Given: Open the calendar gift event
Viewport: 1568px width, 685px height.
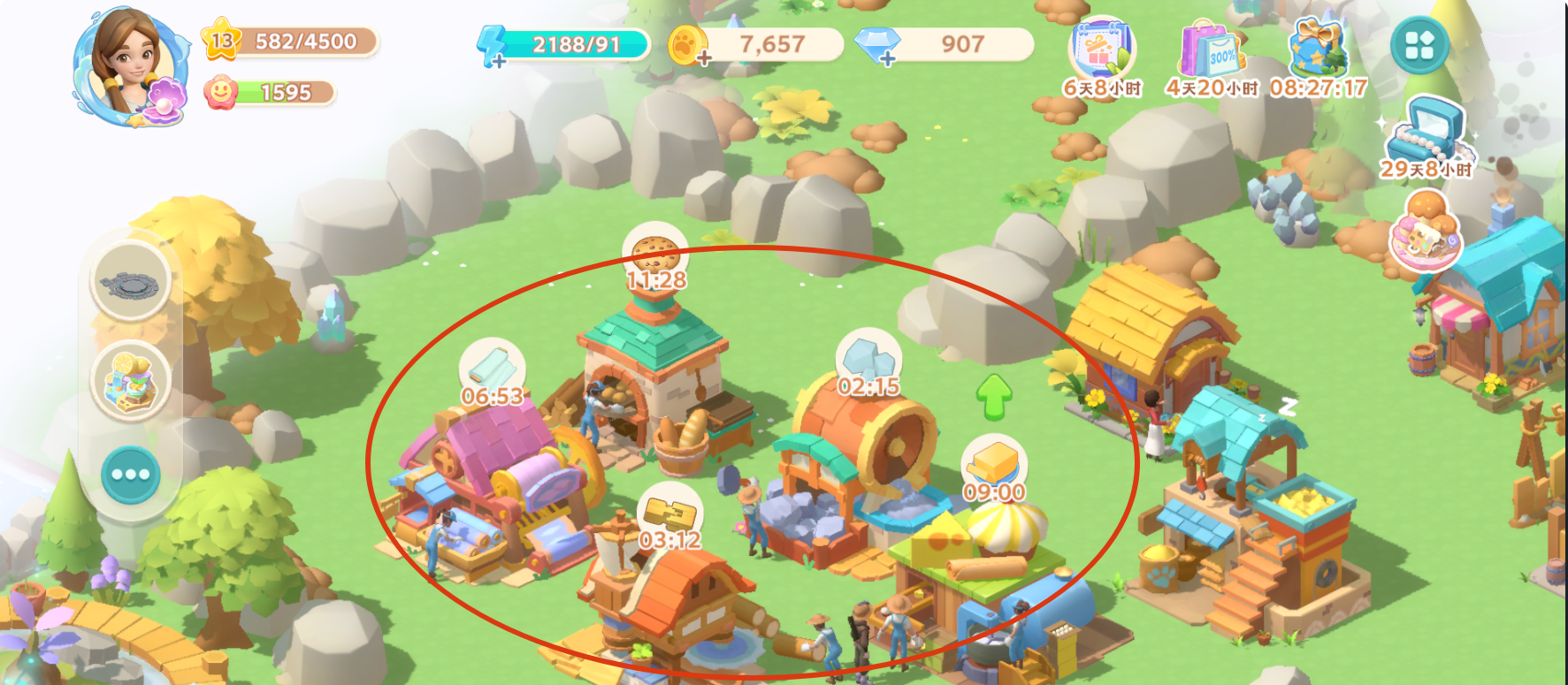Looking at the screenshot, I should [x=1101, y=51].
